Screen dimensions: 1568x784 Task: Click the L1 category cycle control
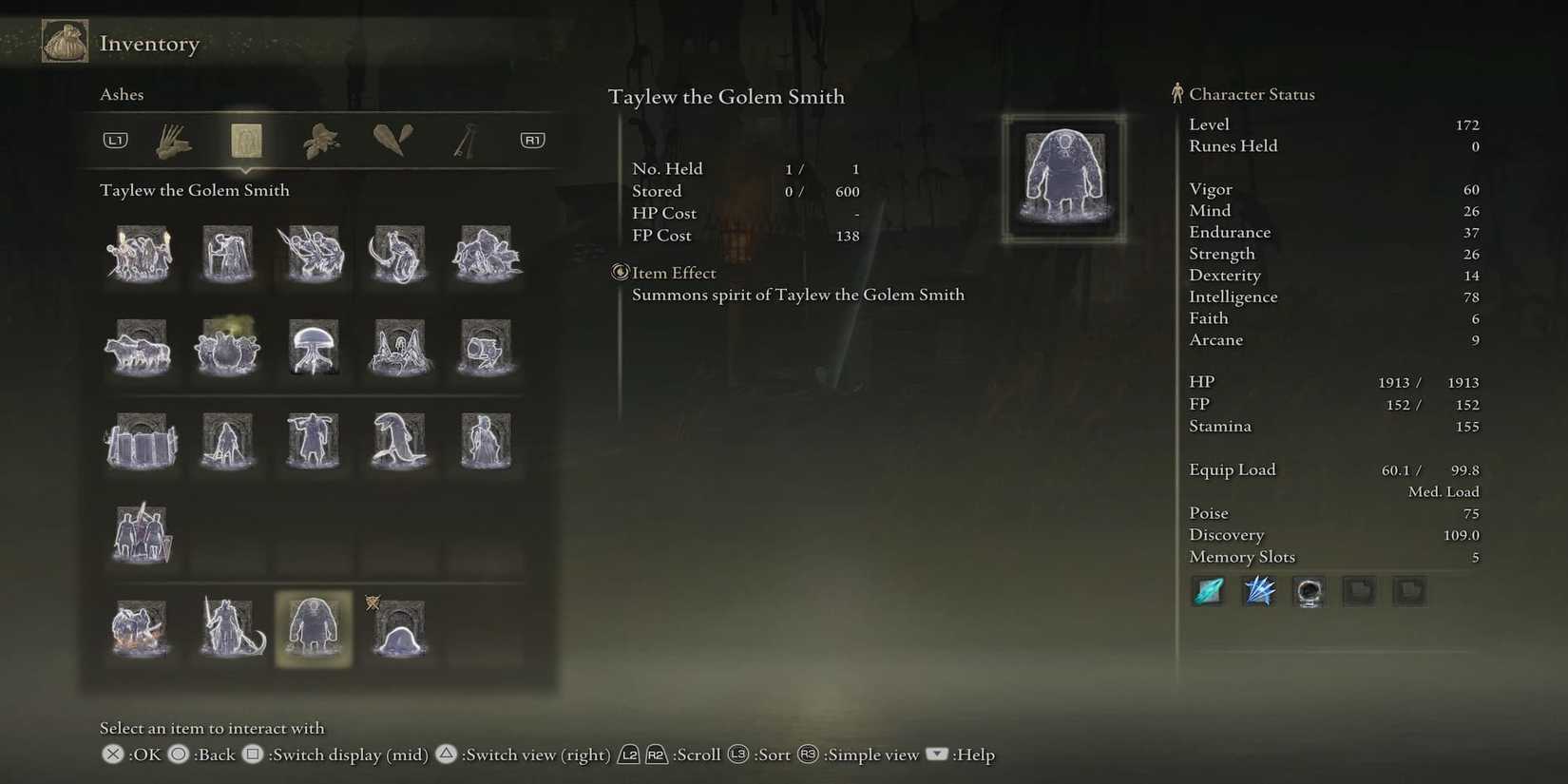click(115, 139)
